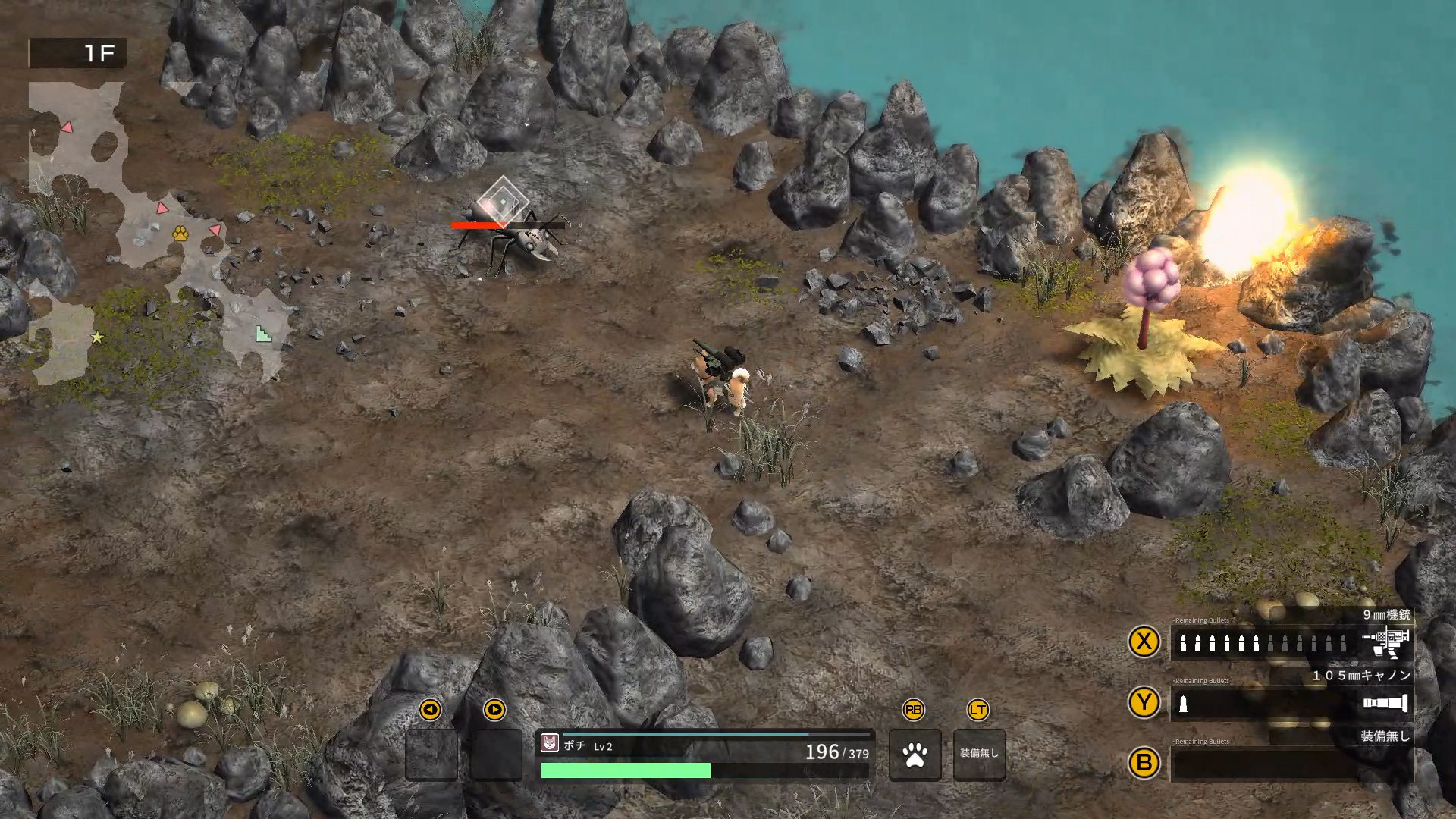
Task: Click the yellow star marker on the minimap
Action: [97, 337]
